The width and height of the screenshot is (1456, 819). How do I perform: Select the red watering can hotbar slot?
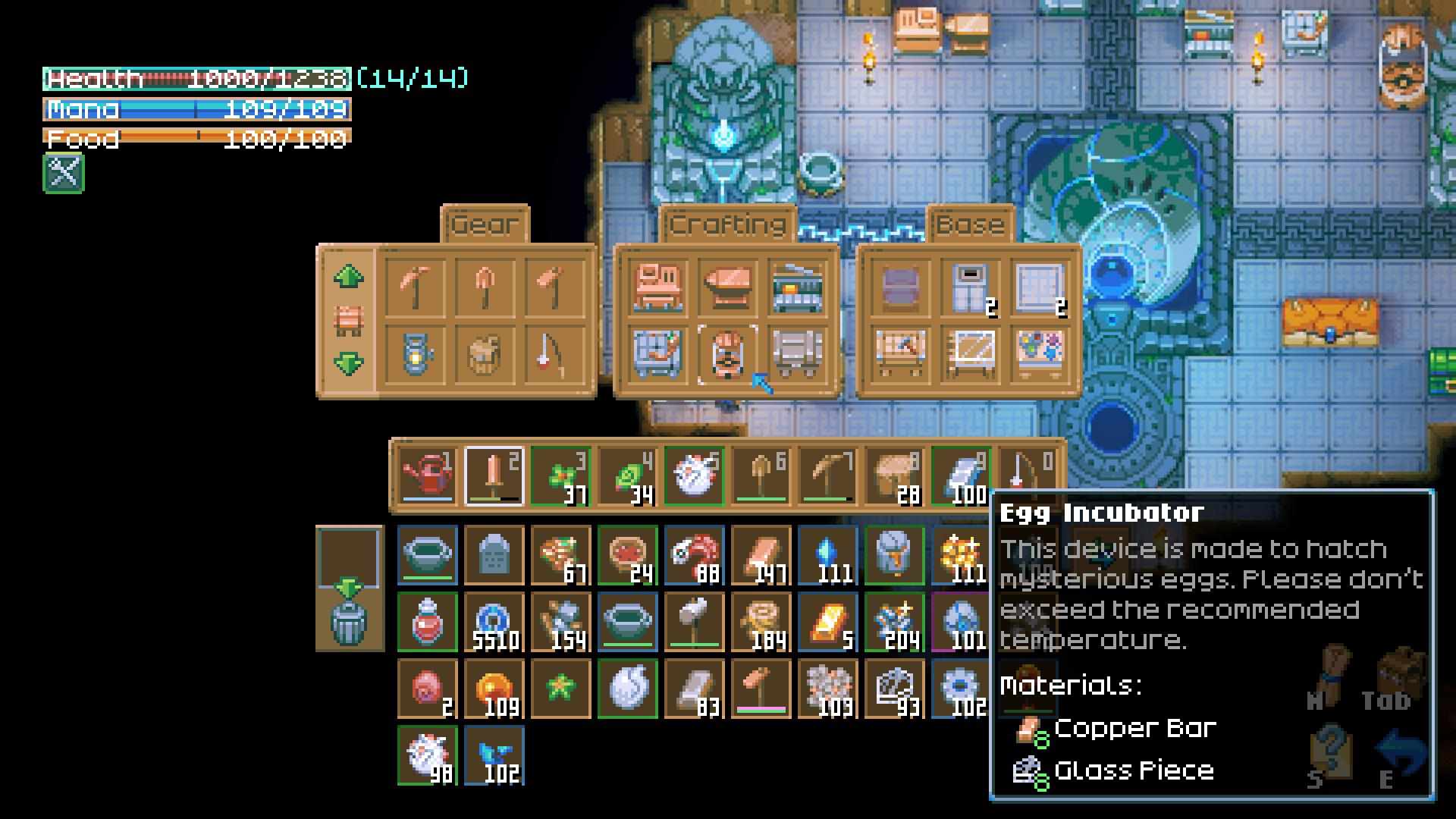(x=428, y=476)
